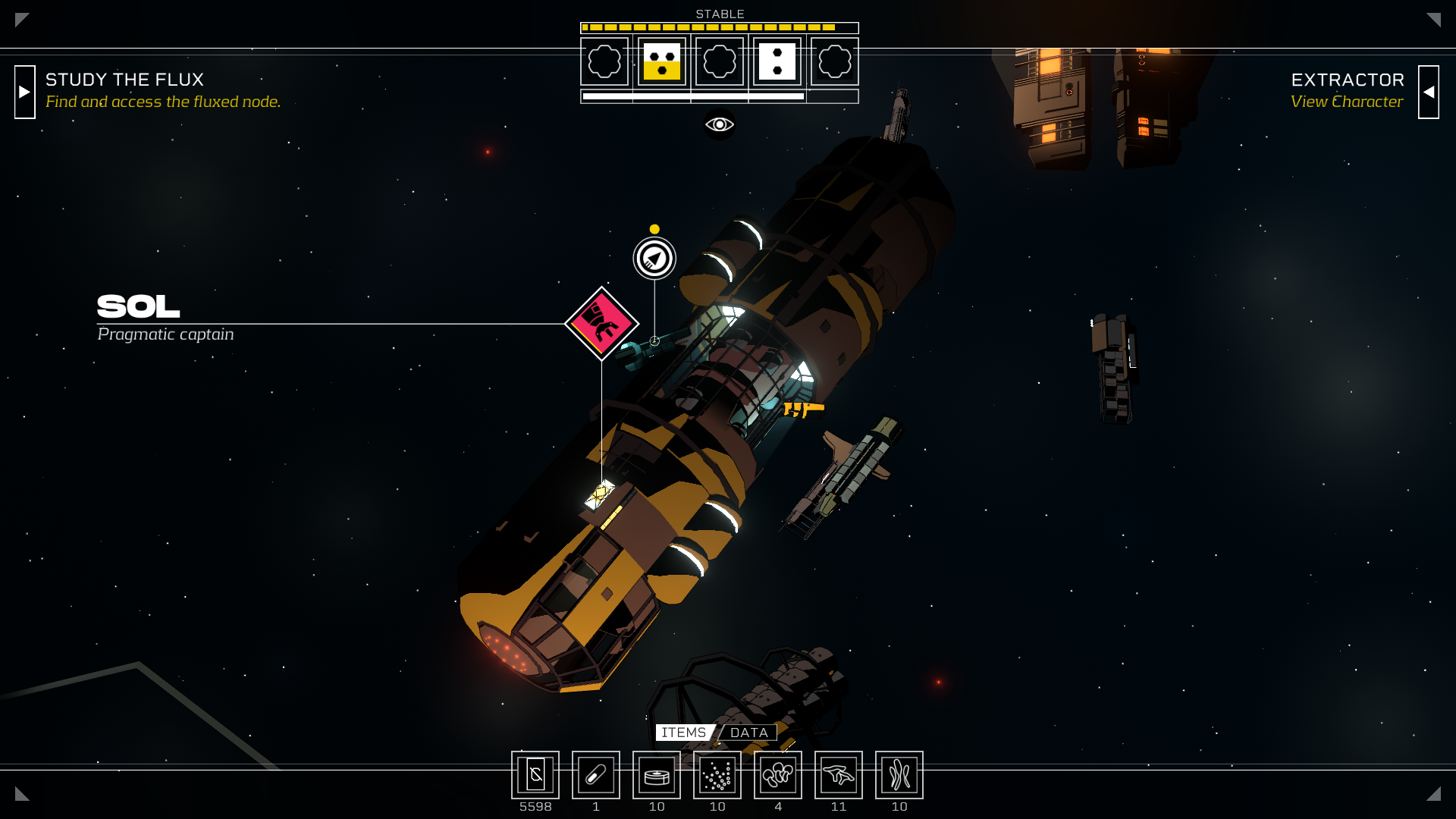Expand the Study the Flux objective arrow
Image resolution: width=1456 pixels, height=819 pixels.
[25, 92]
